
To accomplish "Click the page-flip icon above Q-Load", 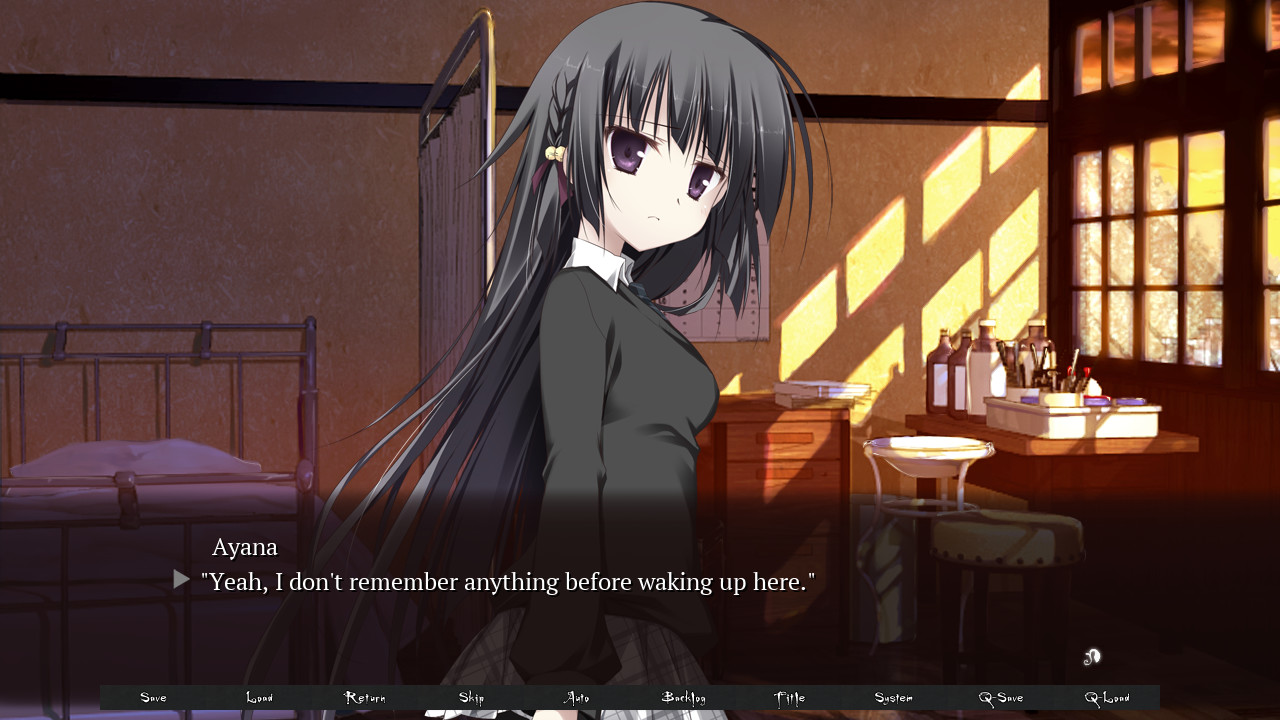I will (x=1092, y=657).
